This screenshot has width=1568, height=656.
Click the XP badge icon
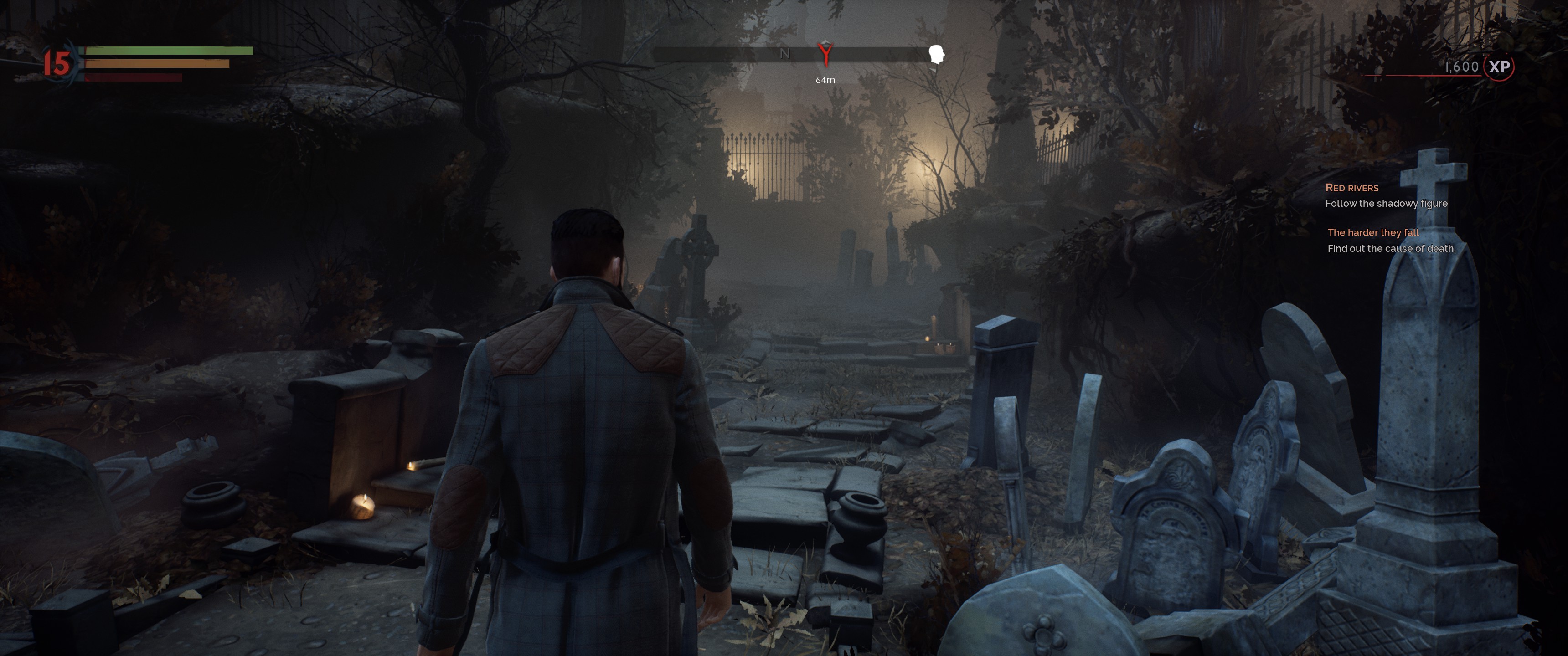click(1499, 67)
